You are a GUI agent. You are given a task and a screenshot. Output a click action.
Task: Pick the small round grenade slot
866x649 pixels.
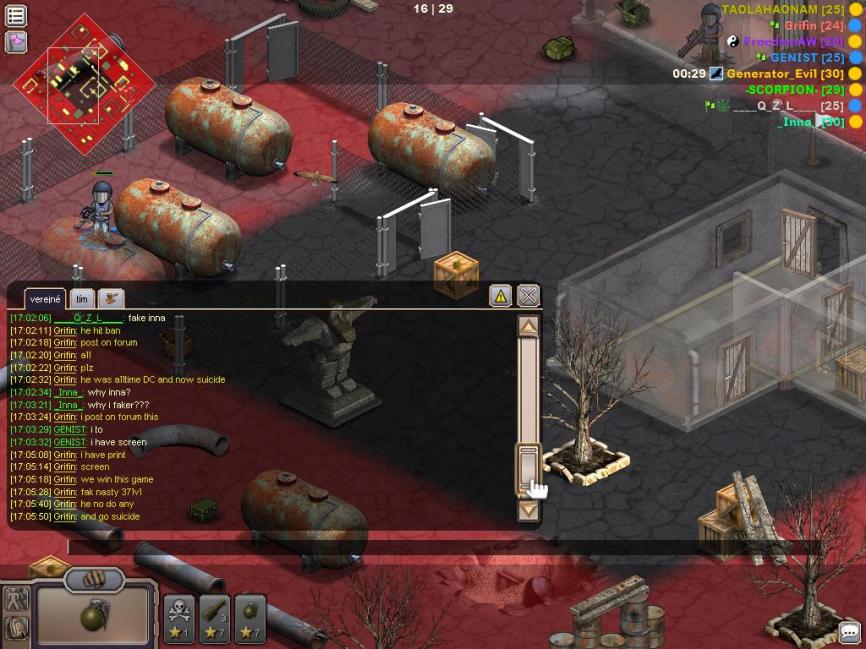click(x=250, y=619)
